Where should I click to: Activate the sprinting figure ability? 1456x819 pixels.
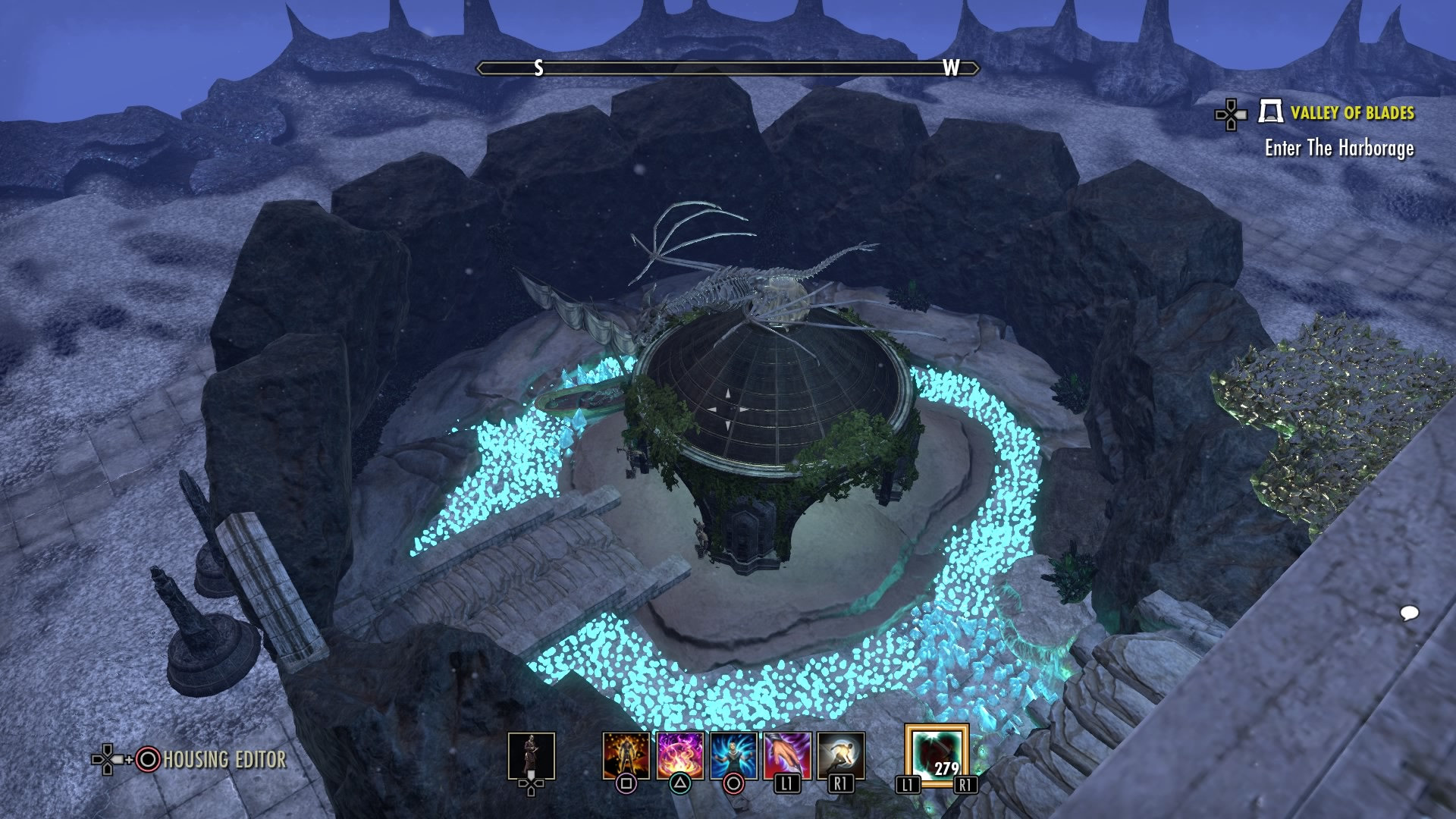tap(841, 756)
